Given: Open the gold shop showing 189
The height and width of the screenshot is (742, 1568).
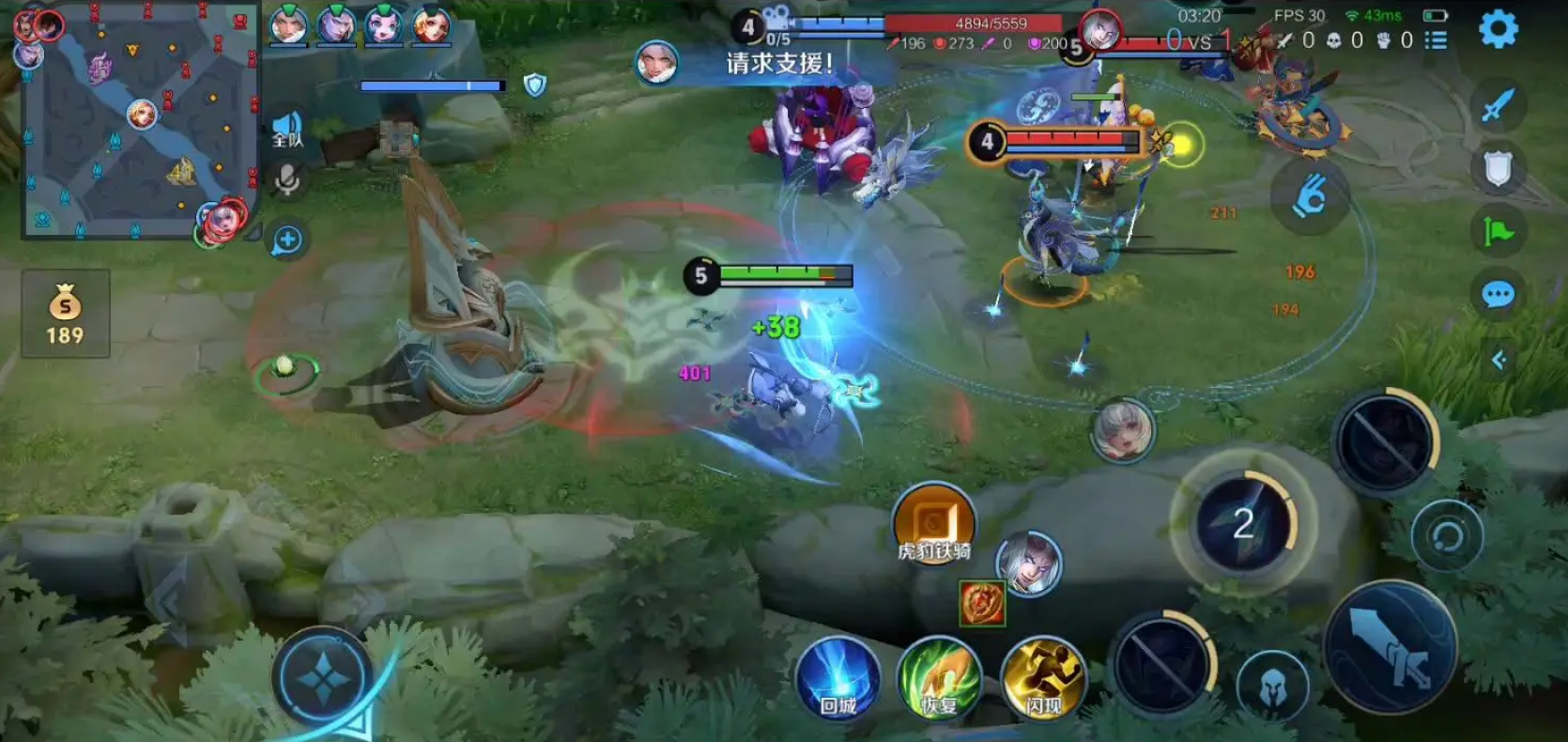Looking at the screenshot, I should [x=65, y=314].
